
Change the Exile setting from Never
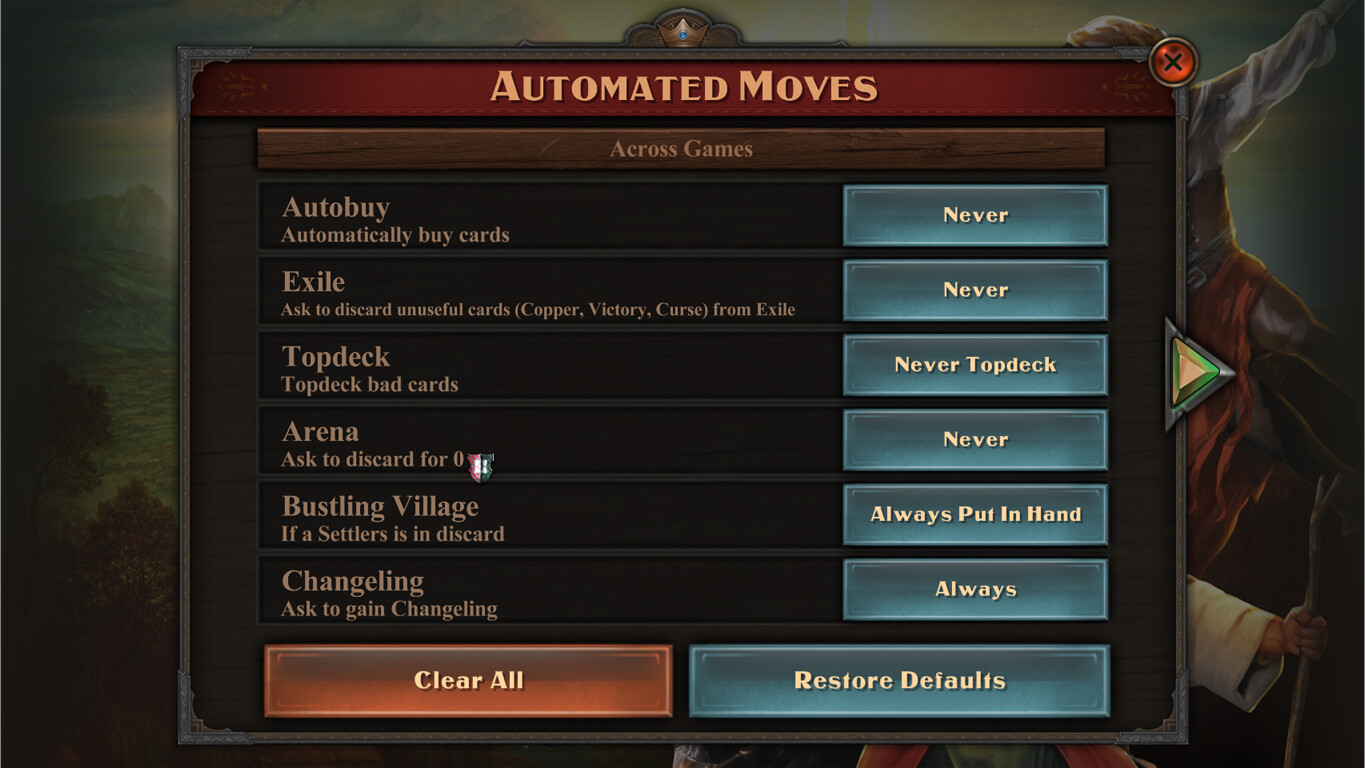coord(975,290)
